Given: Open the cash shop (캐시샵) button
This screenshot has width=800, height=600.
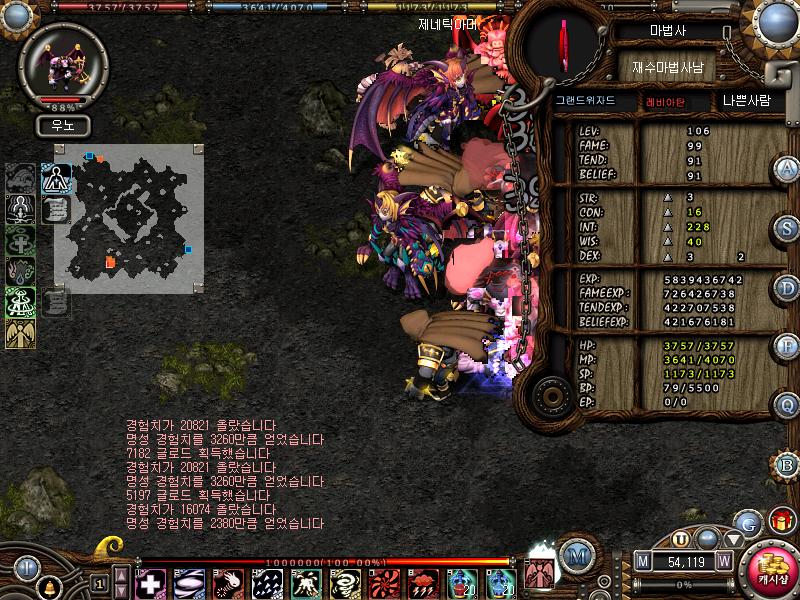Looking at the screenshot, I should pyautogui.click(x=772, y=571).
